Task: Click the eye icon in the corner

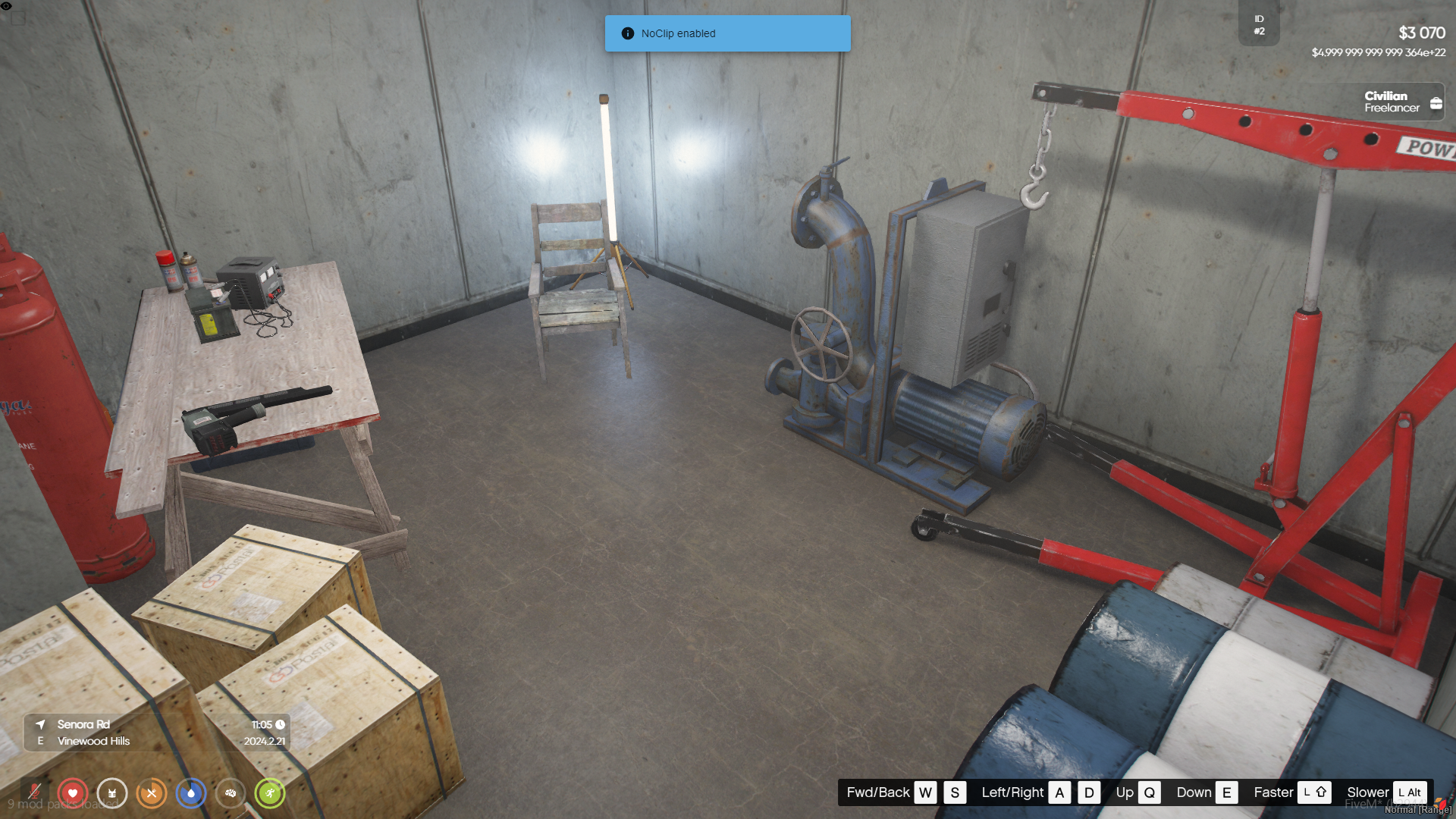Action: [x=6, y=6]
